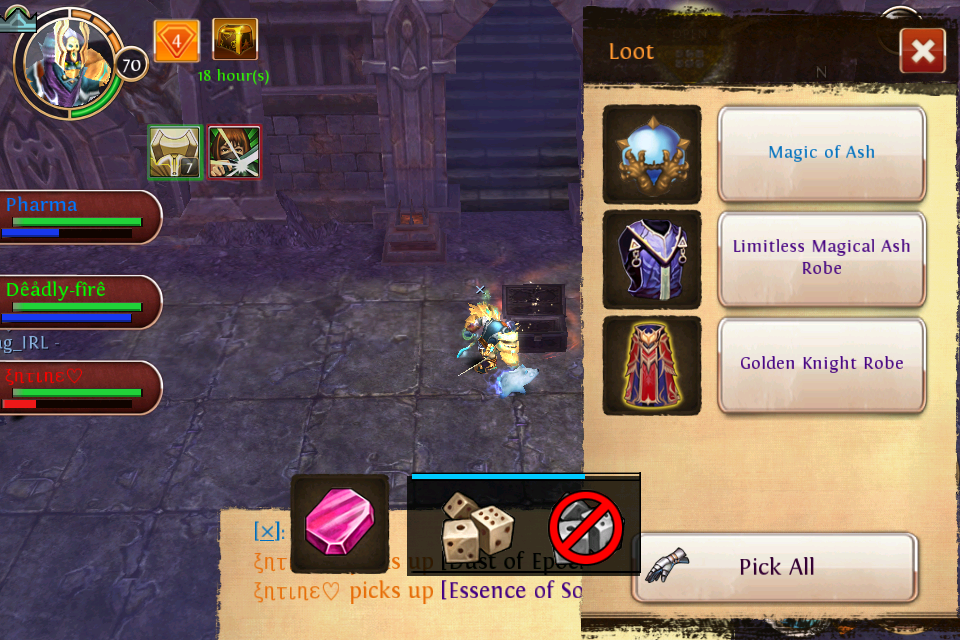The width and height of the screenshot is (960, 640).
Task: Select the Magic of Ash orb icon
Action: (x=652, y=154)
